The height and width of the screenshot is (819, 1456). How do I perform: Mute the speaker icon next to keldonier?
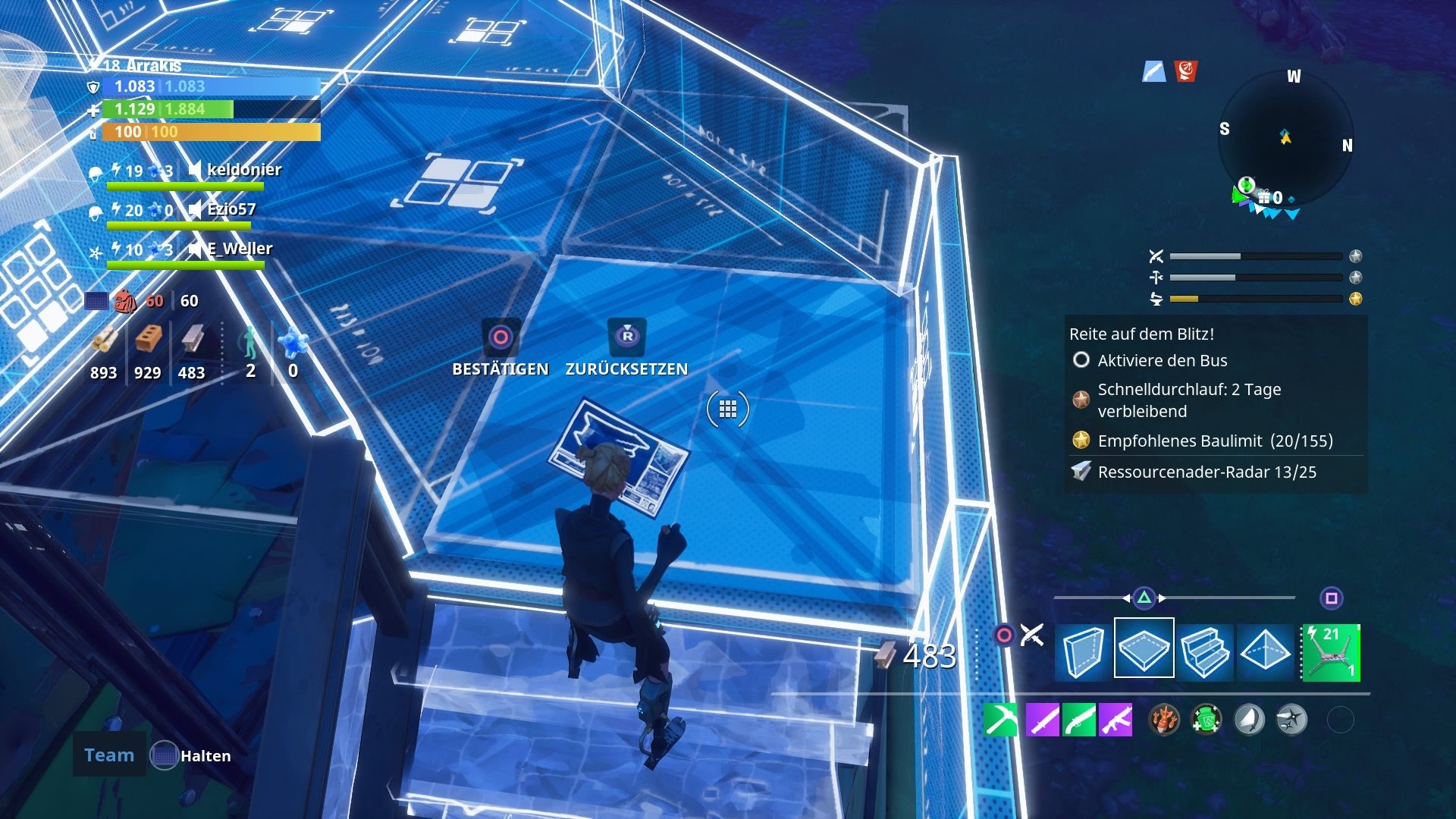[193, 170]
